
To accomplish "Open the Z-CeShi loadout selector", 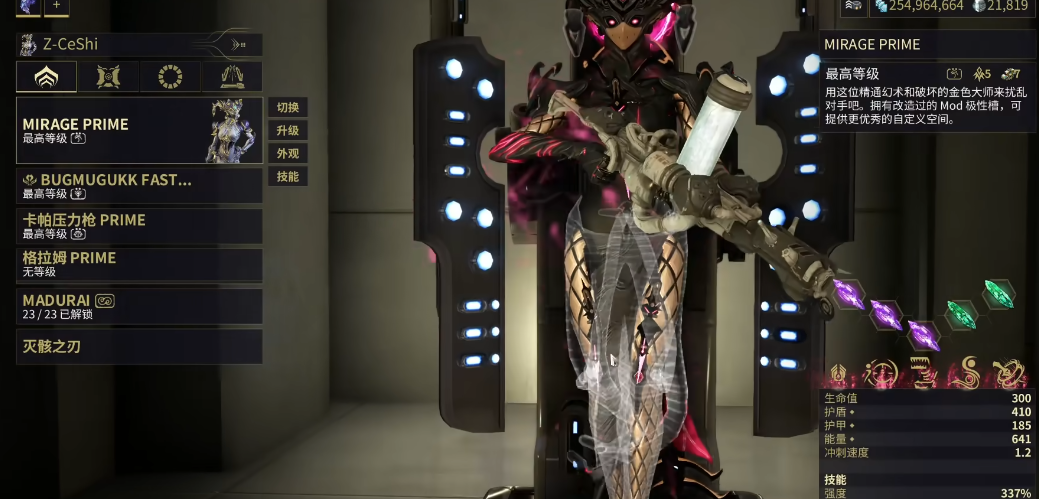I will click(139, 45).
